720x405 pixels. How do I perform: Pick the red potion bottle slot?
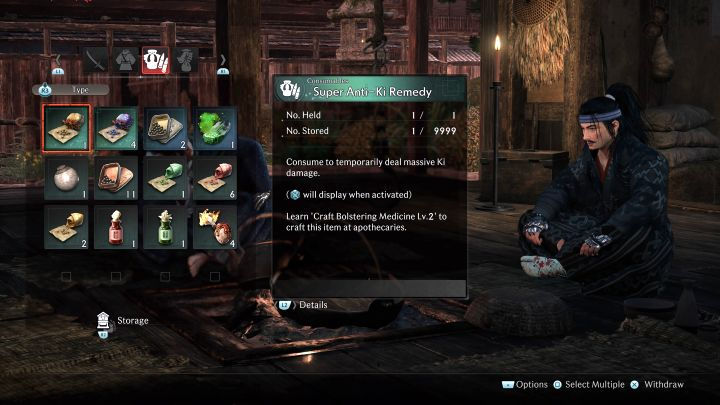(x=116, y=227)
